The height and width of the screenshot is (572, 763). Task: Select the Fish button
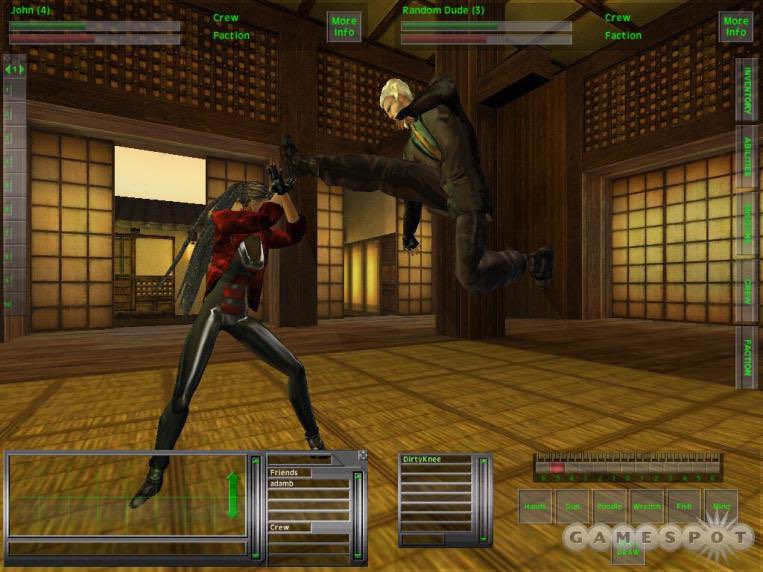[x=684, y=507]
